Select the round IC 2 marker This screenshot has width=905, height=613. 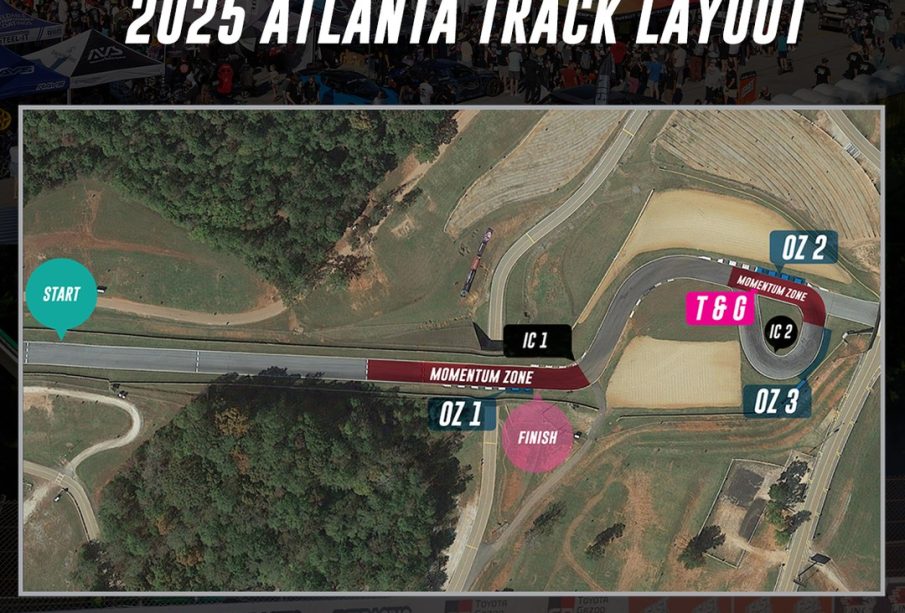click(x=781, y=332)
